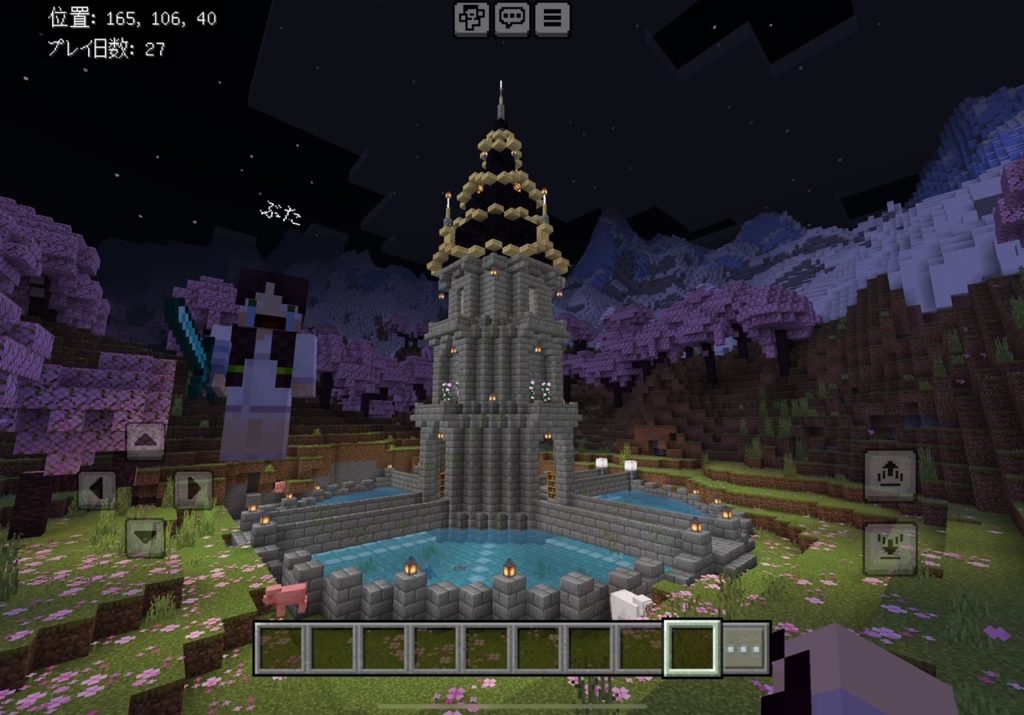Tap the forward arrow on the D-pad
The height and width of the screenshot is (715, 1024).
pyautogui.click(x=145, y=441)
